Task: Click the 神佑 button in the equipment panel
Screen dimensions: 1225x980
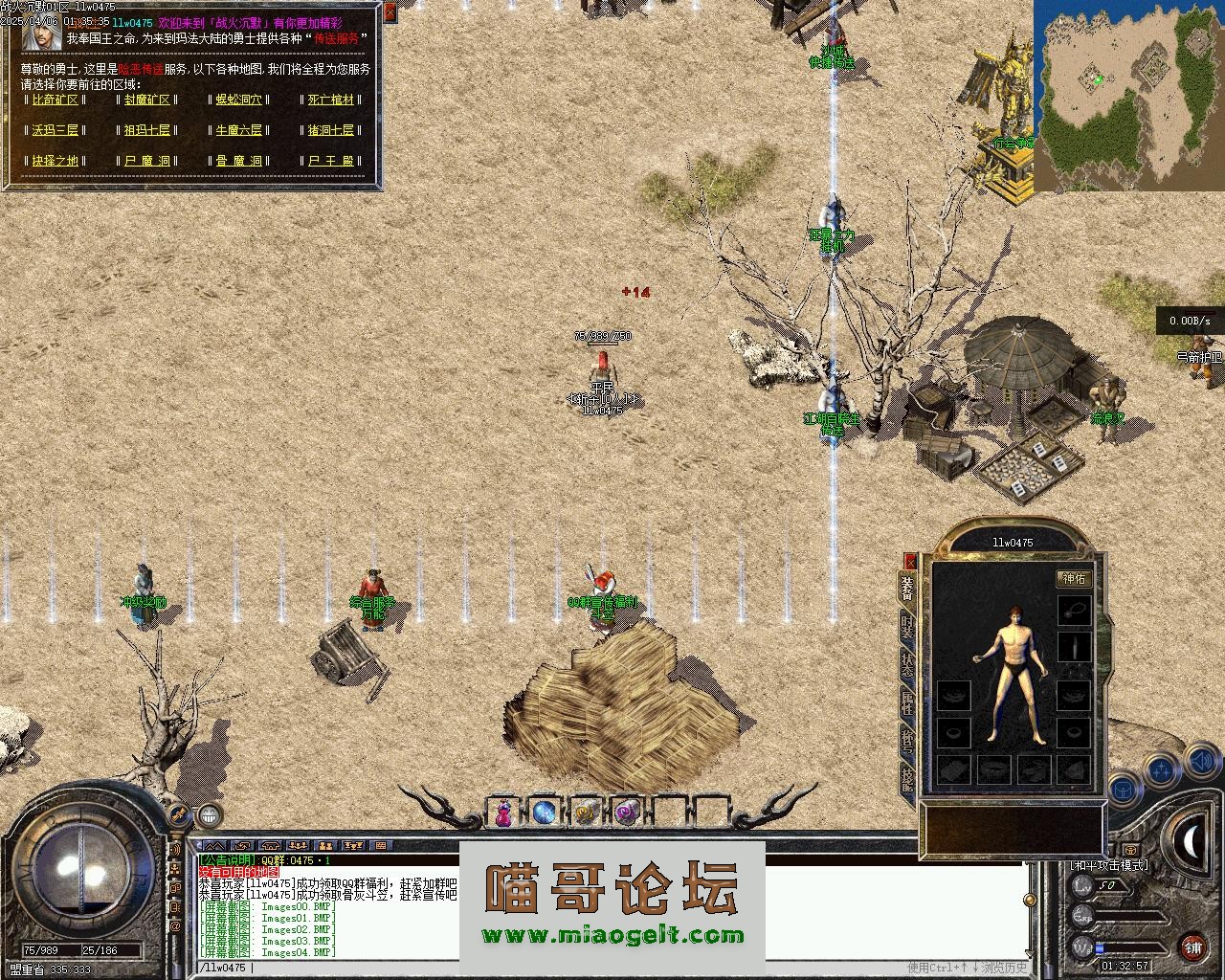Action: pyautogui.click(x=1074, y=578)
